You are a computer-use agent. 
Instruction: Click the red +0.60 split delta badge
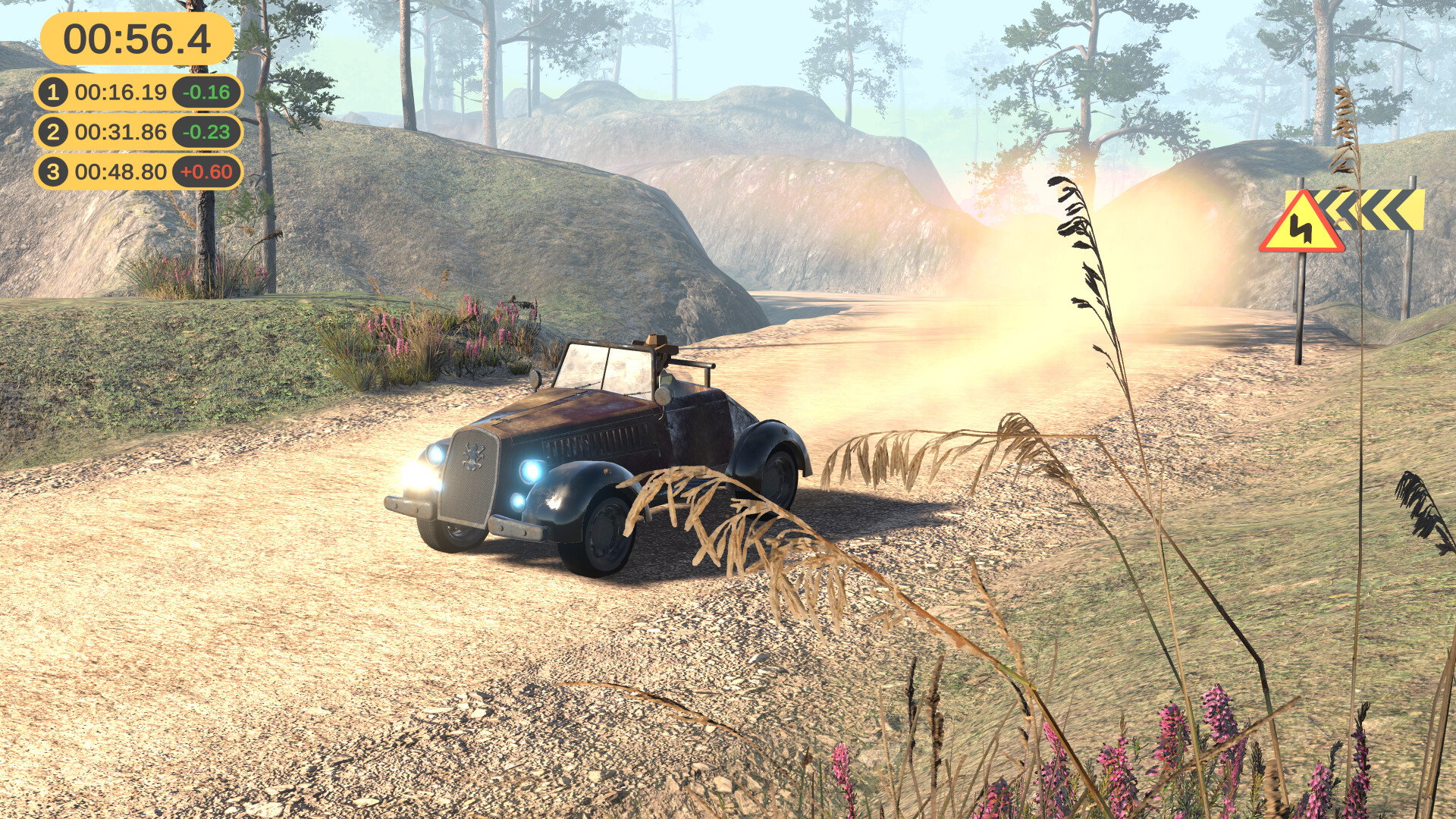(208, 171)
